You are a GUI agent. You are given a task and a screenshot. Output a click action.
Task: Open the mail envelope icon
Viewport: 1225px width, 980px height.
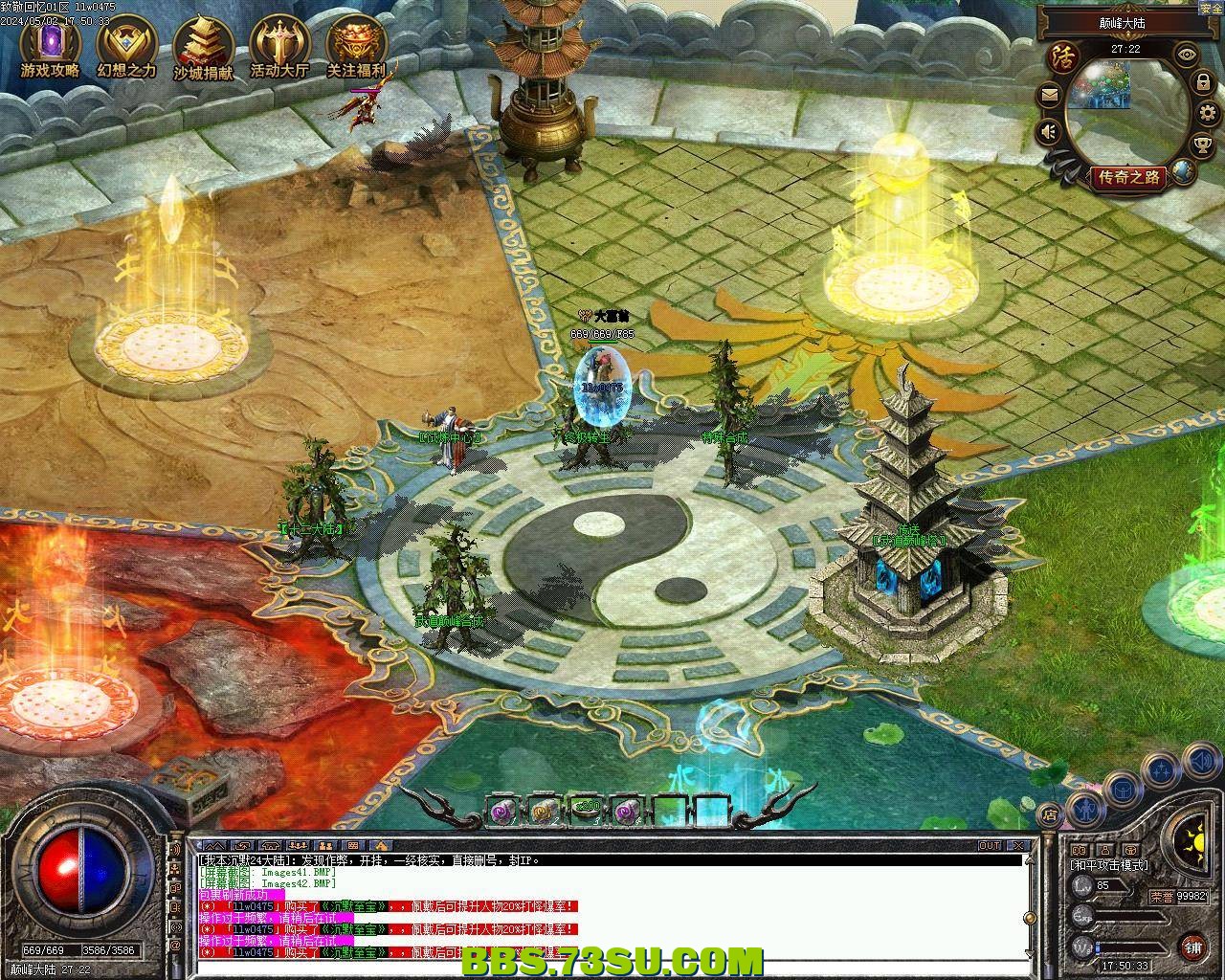1050,95
